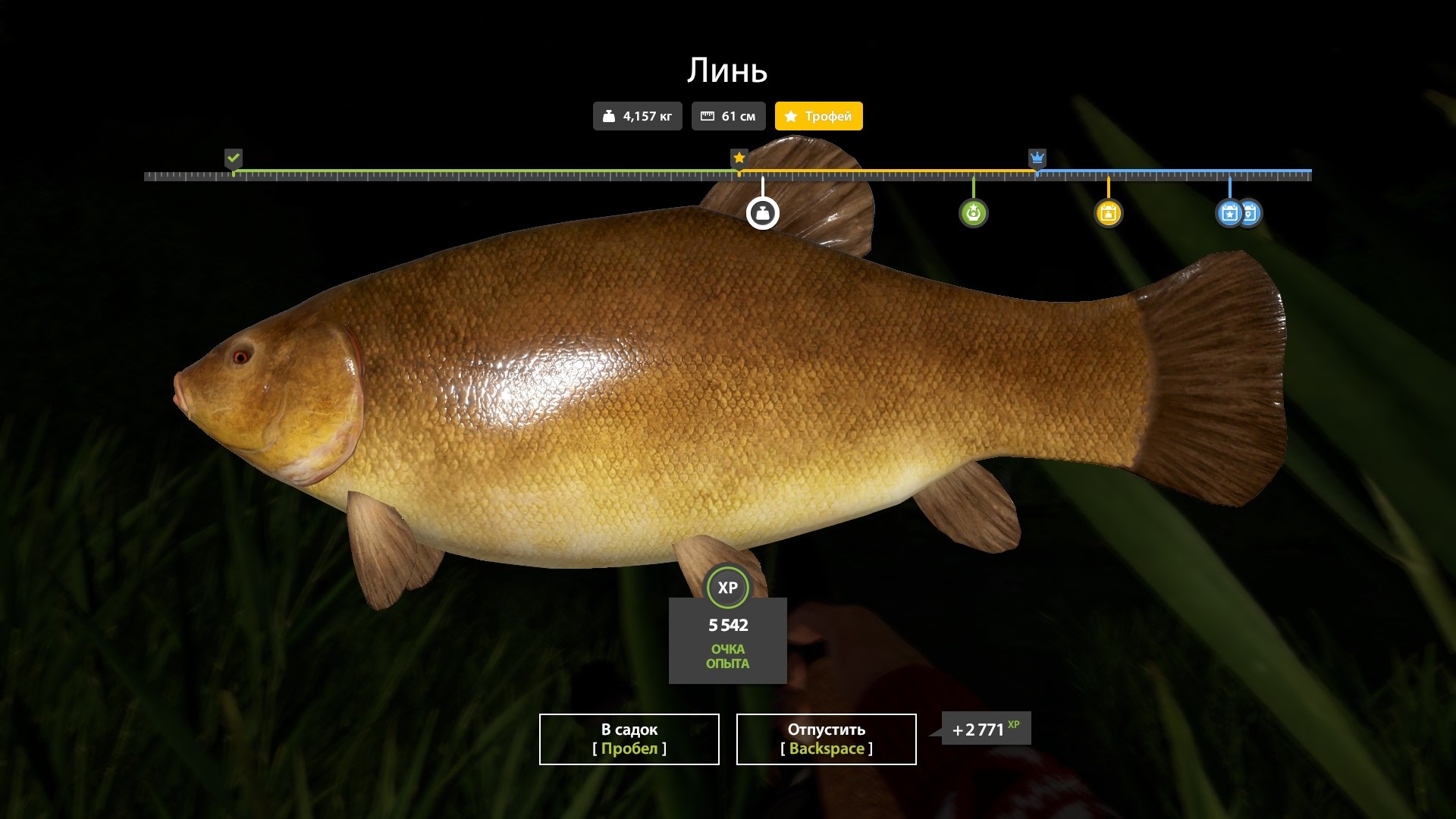Put the tench in the keepnet (В садок)

click(629, 739)
